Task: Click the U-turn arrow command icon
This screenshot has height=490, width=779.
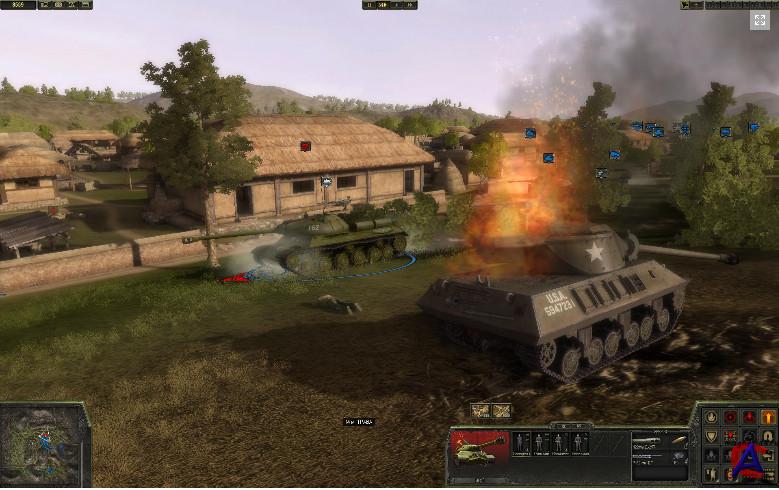Action: coord(768,435)
